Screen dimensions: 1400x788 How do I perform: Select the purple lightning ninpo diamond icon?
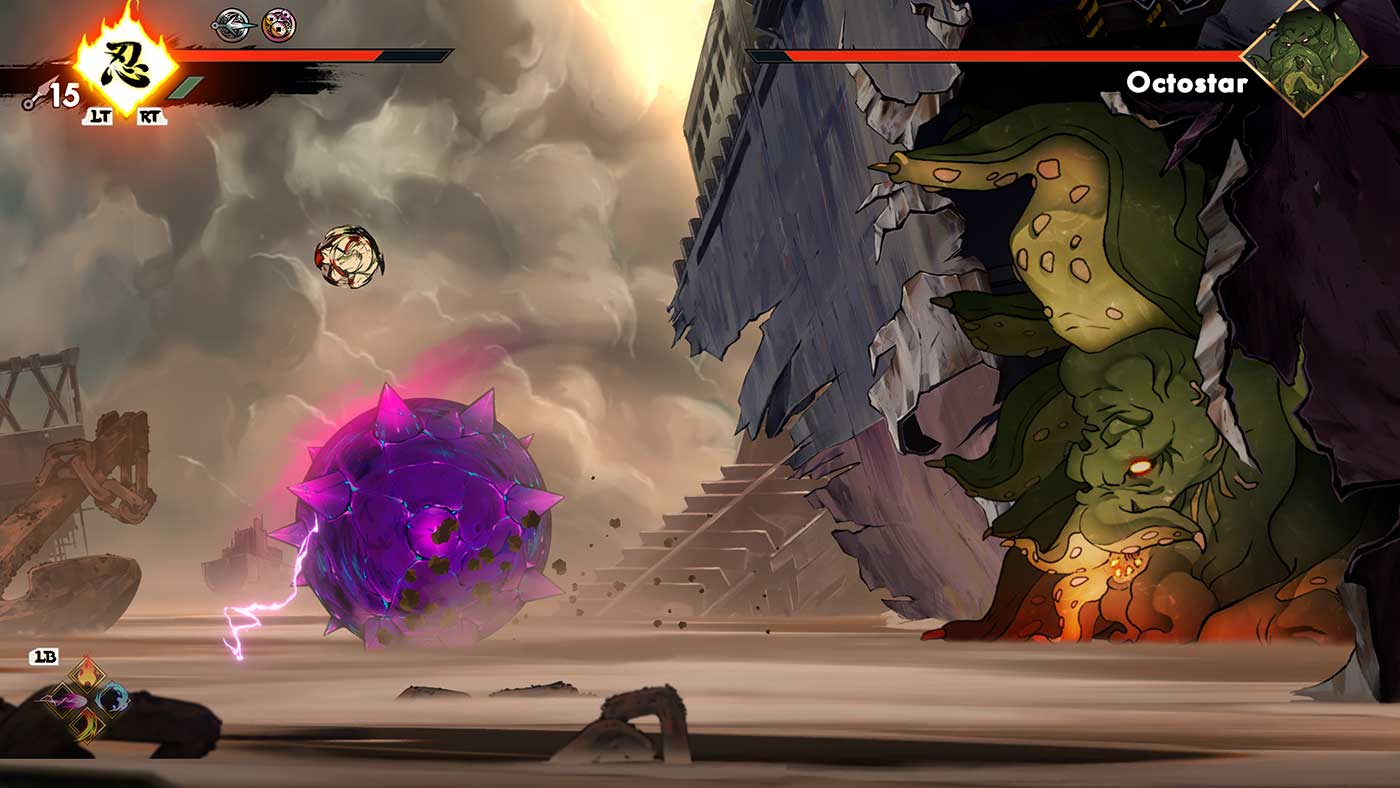click(x=64, y=701)
